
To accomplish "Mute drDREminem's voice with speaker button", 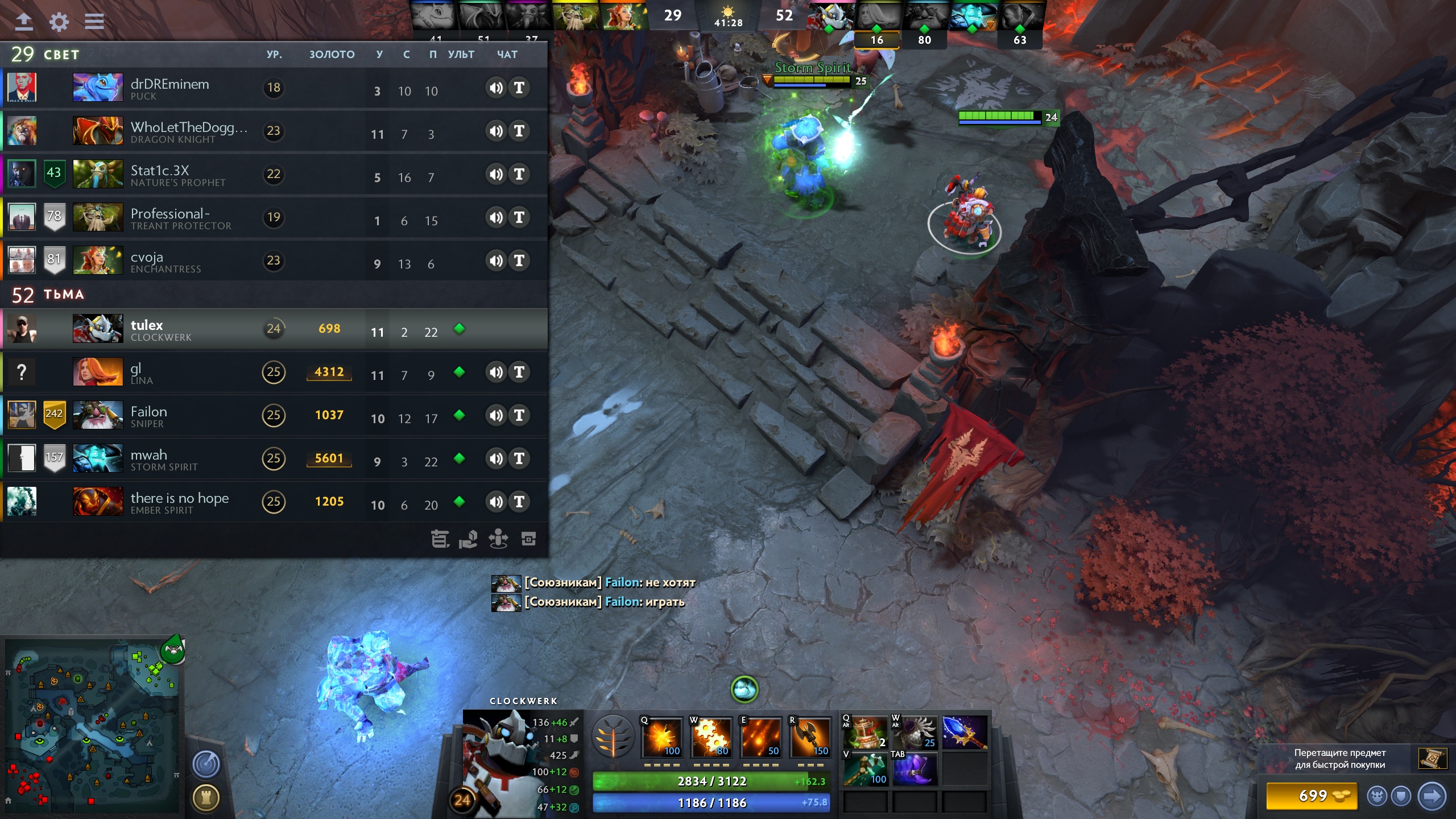I will click(x=496, y=88).
